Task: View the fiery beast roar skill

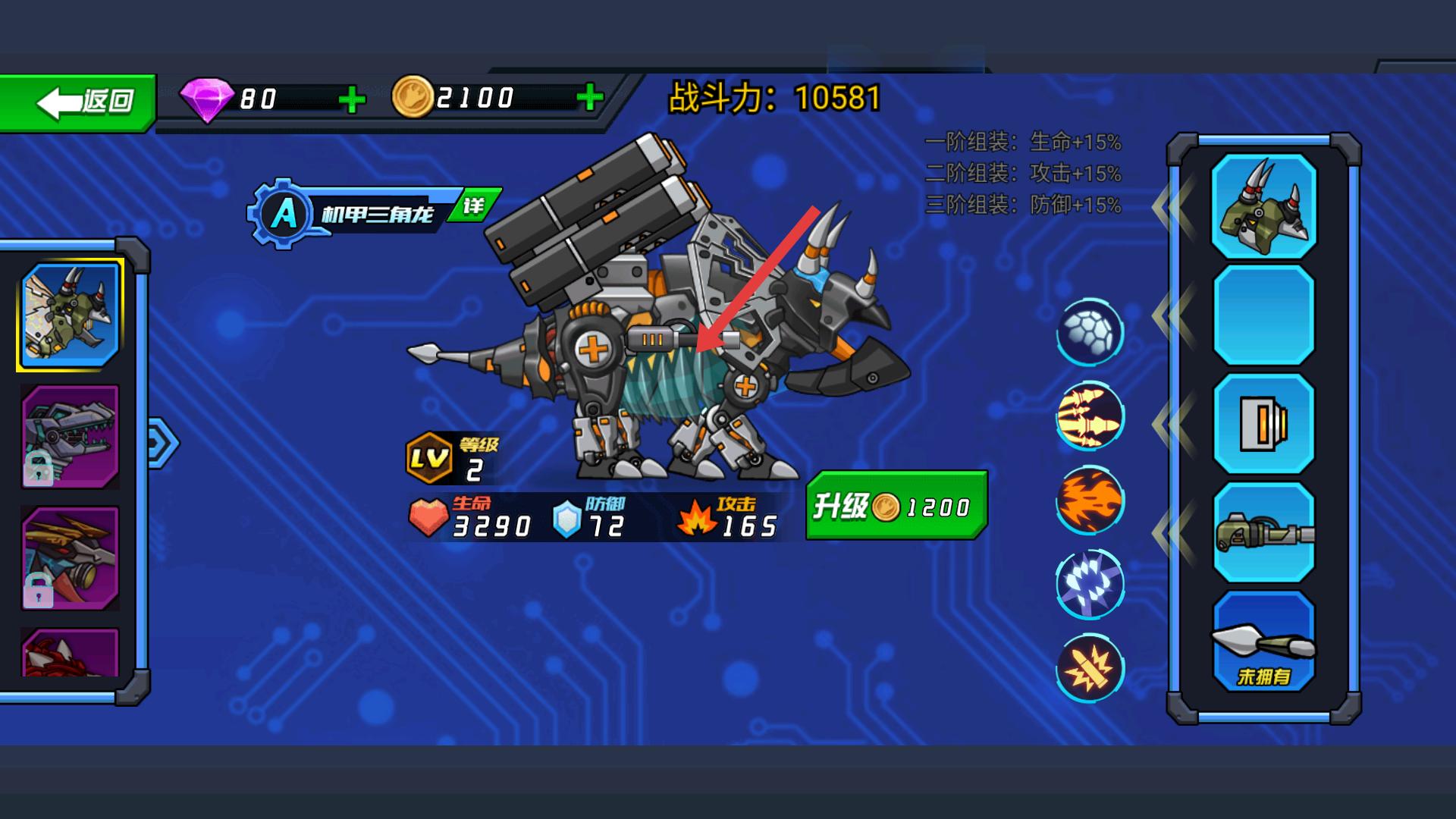Action: (x=1090, y=500)
